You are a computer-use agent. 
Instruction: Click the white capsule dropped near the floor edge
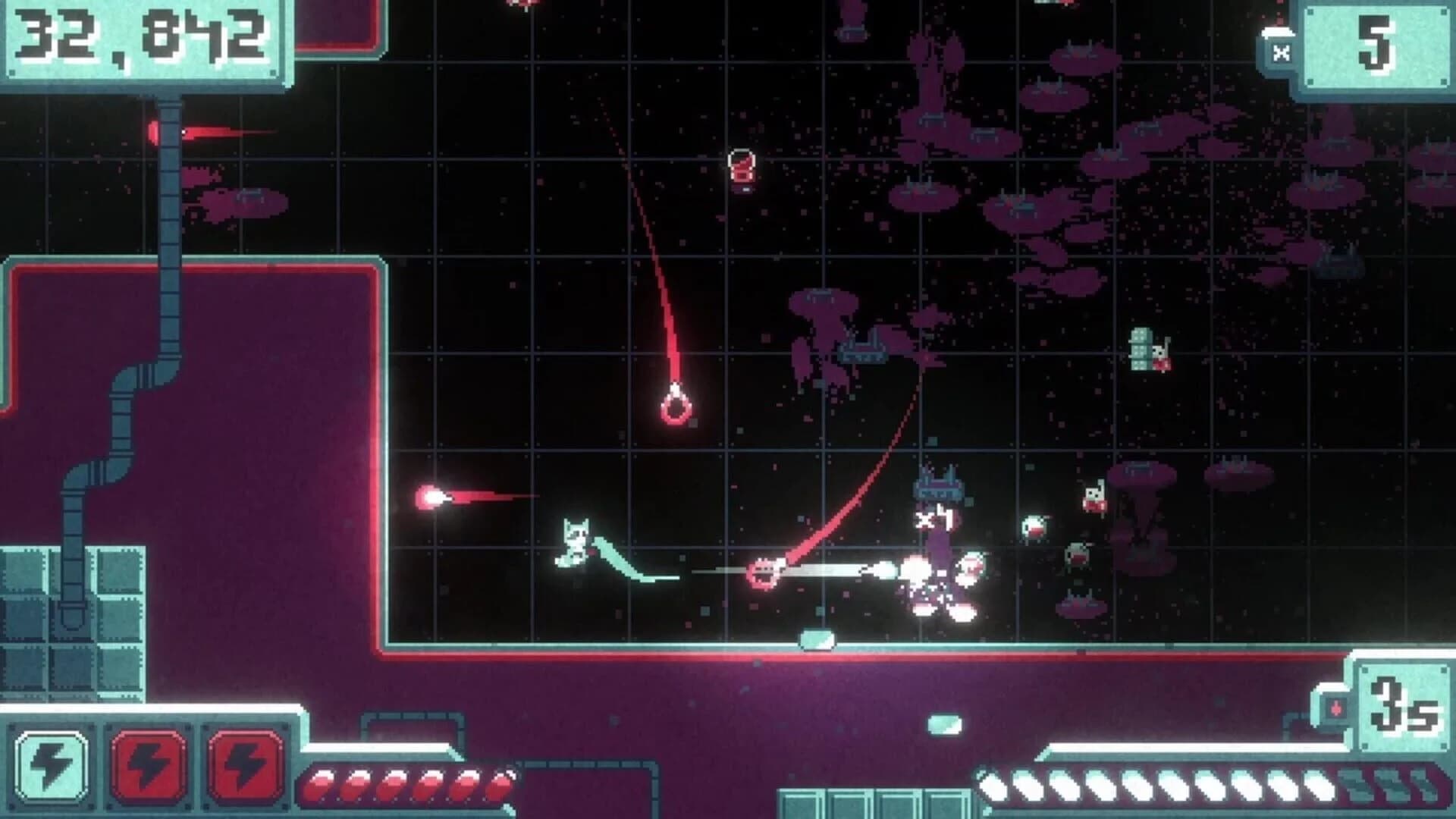click(x=817, y=641)
